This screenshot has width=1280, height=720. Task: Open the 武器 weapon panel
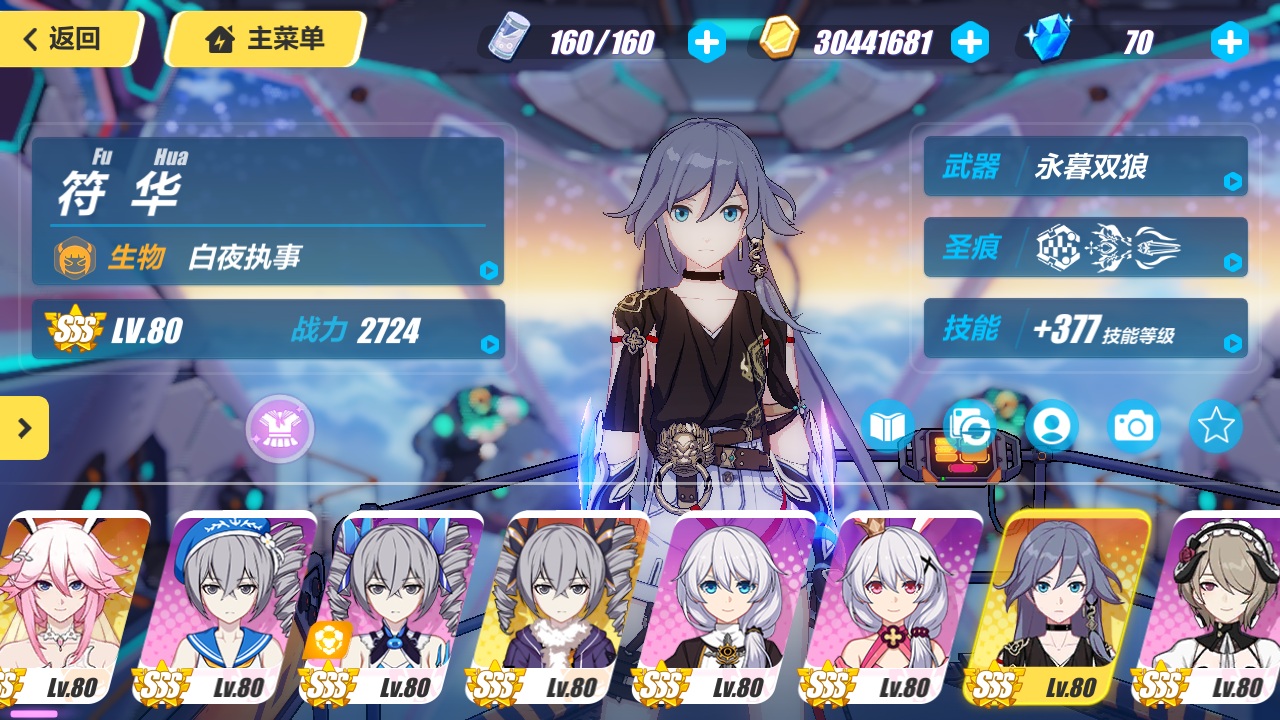(x=1085, y=166)
